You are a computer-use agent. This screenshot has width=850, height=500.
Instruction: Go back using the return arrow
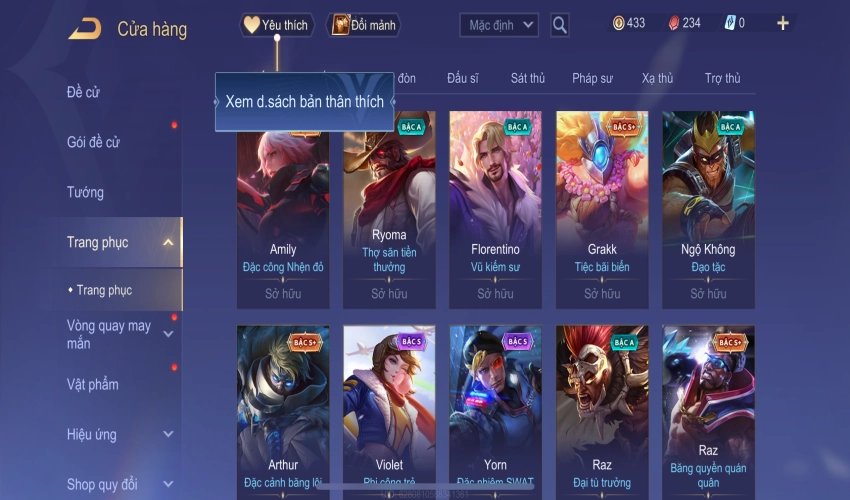[84, 28]
